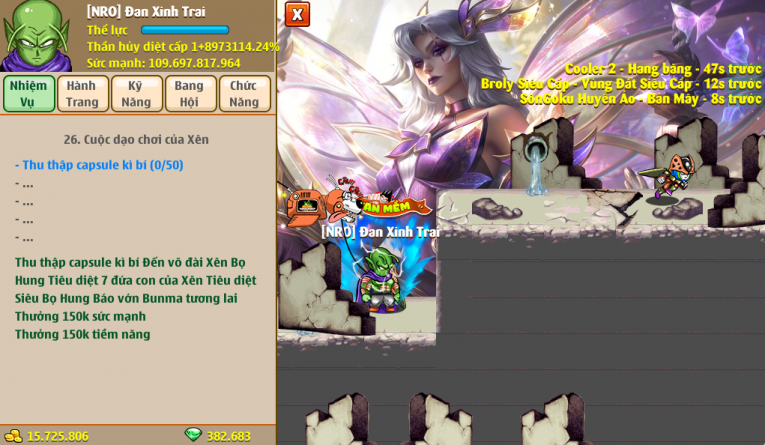The image size is (765, 445).
Task: Click the Namekian character avatar portrait
Action: [x=37, y=36]
